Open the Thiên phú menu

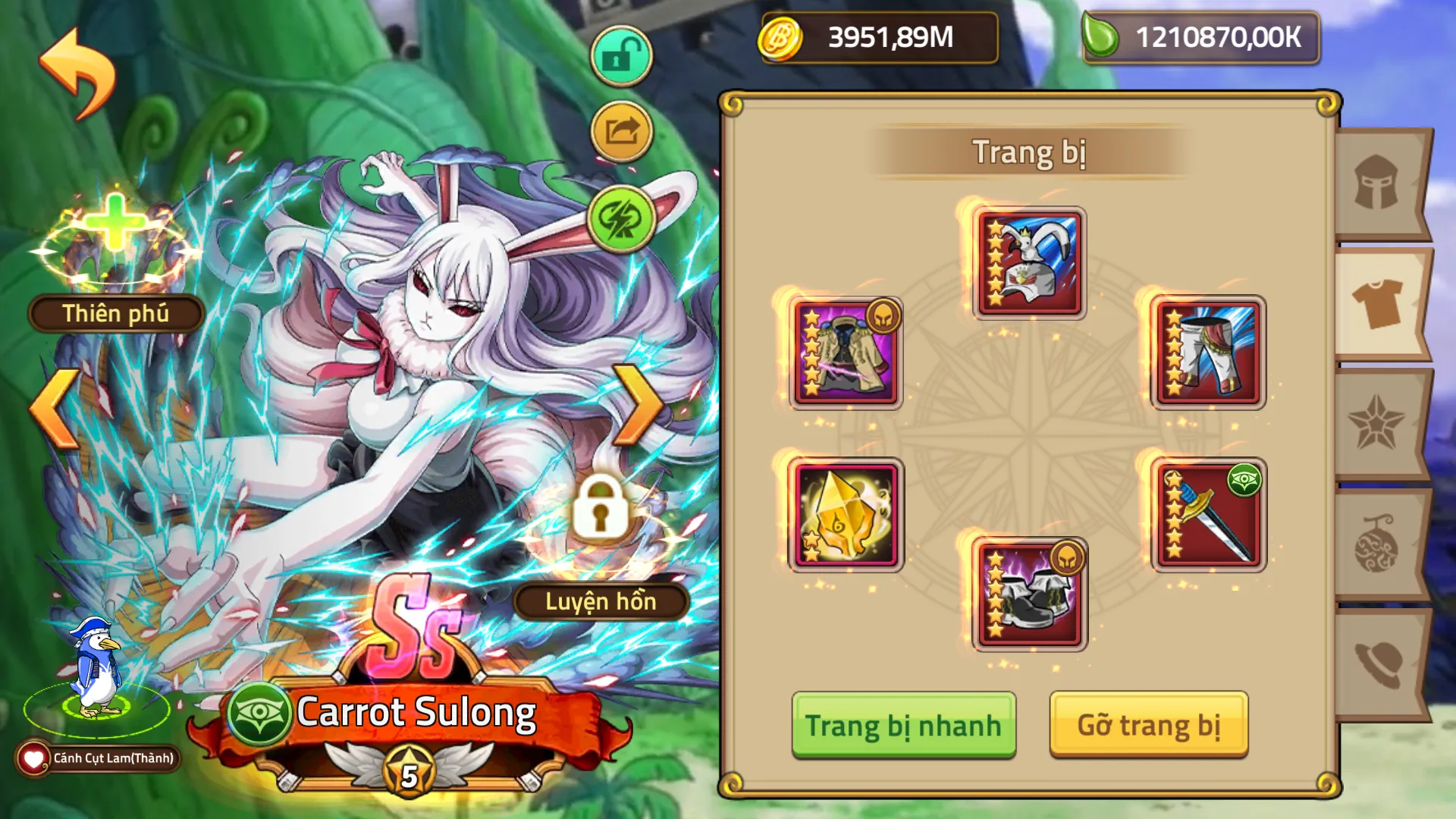point(115,312)
